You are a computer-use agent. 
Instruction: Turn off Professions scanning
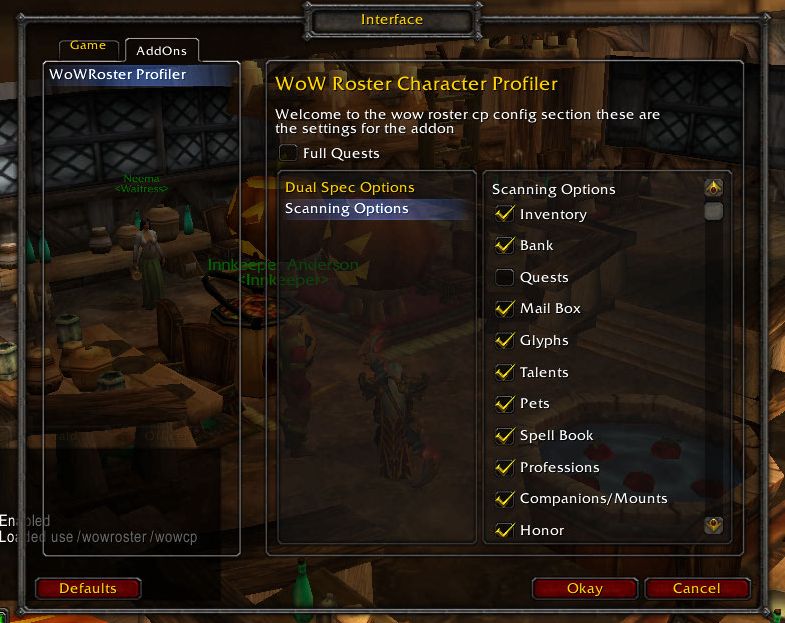(505, 467)
